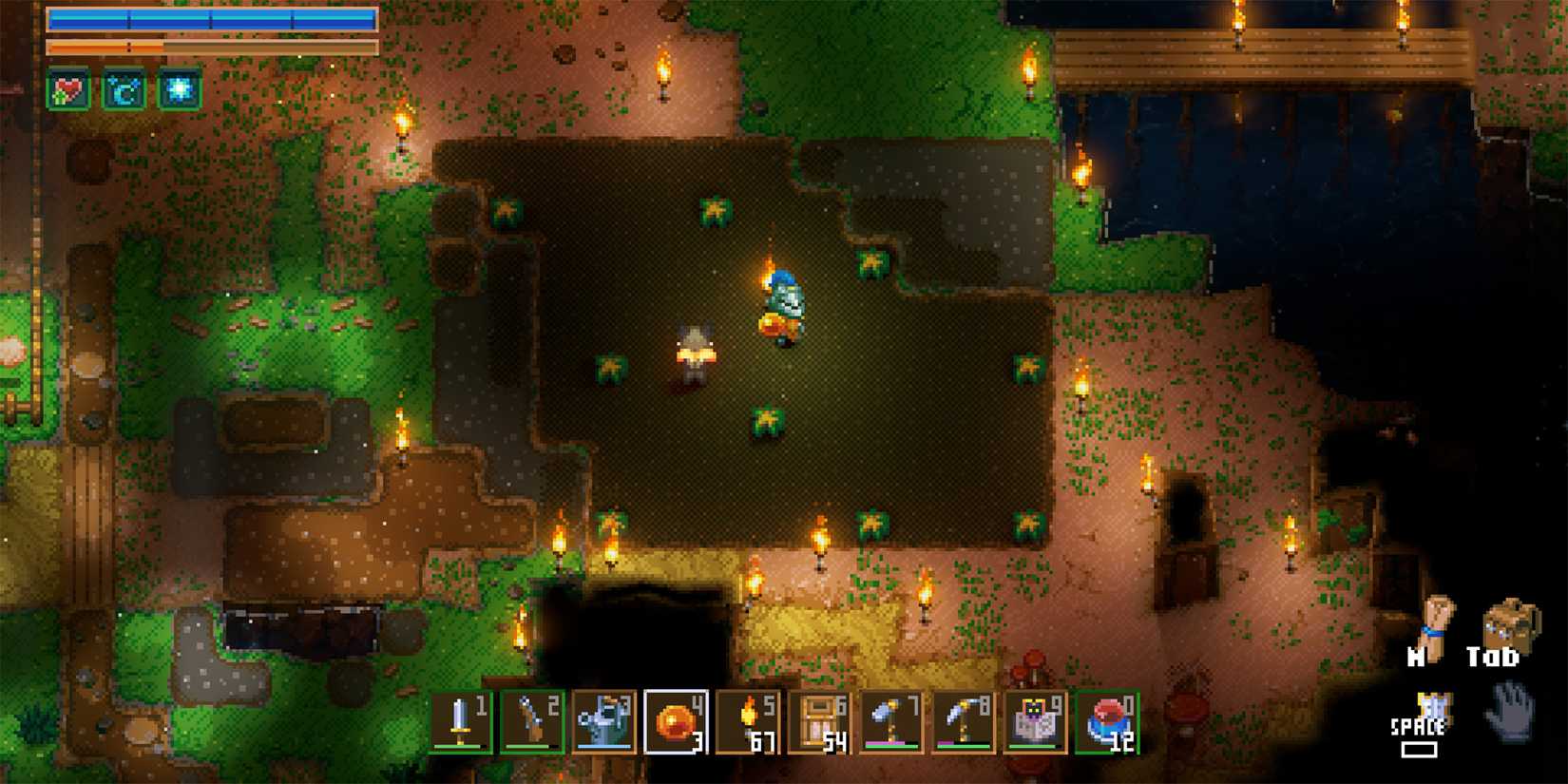Image resolution: width=1568 pixels, height=784 pixels.
Task: Select the hoe tool in hotbar slot 2
Action: click(533, 722)
